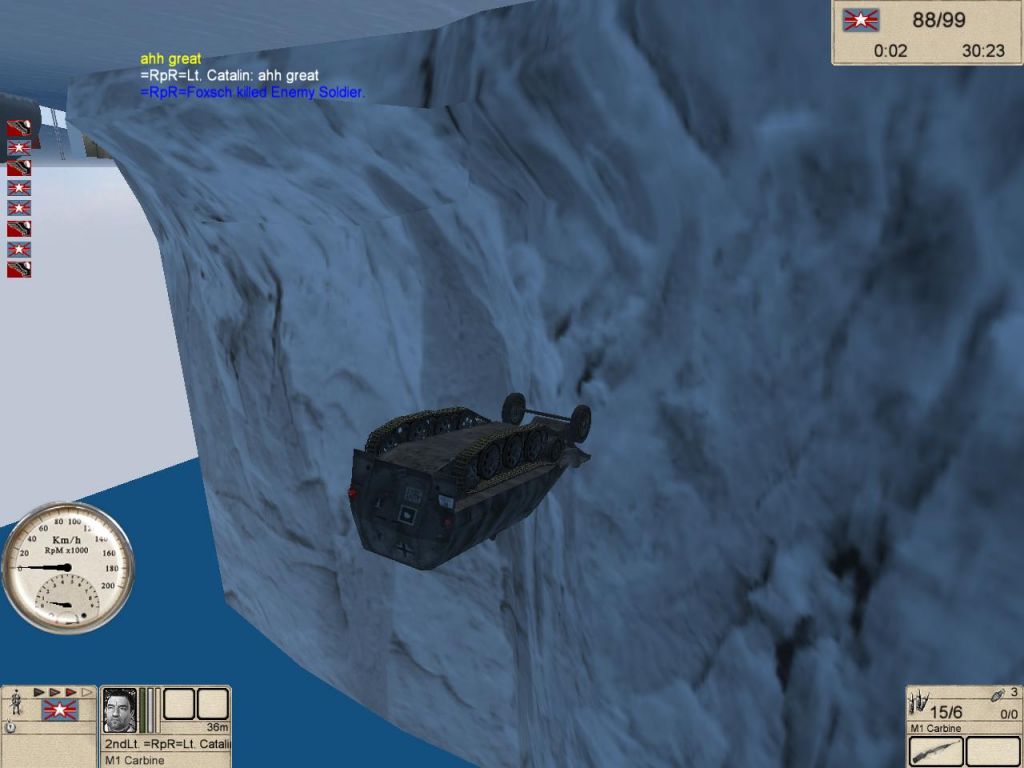This screenshot has height=768, width=1024.
Task: Click the soldier portrait in the status panel
Action: (x=120, y=709)
